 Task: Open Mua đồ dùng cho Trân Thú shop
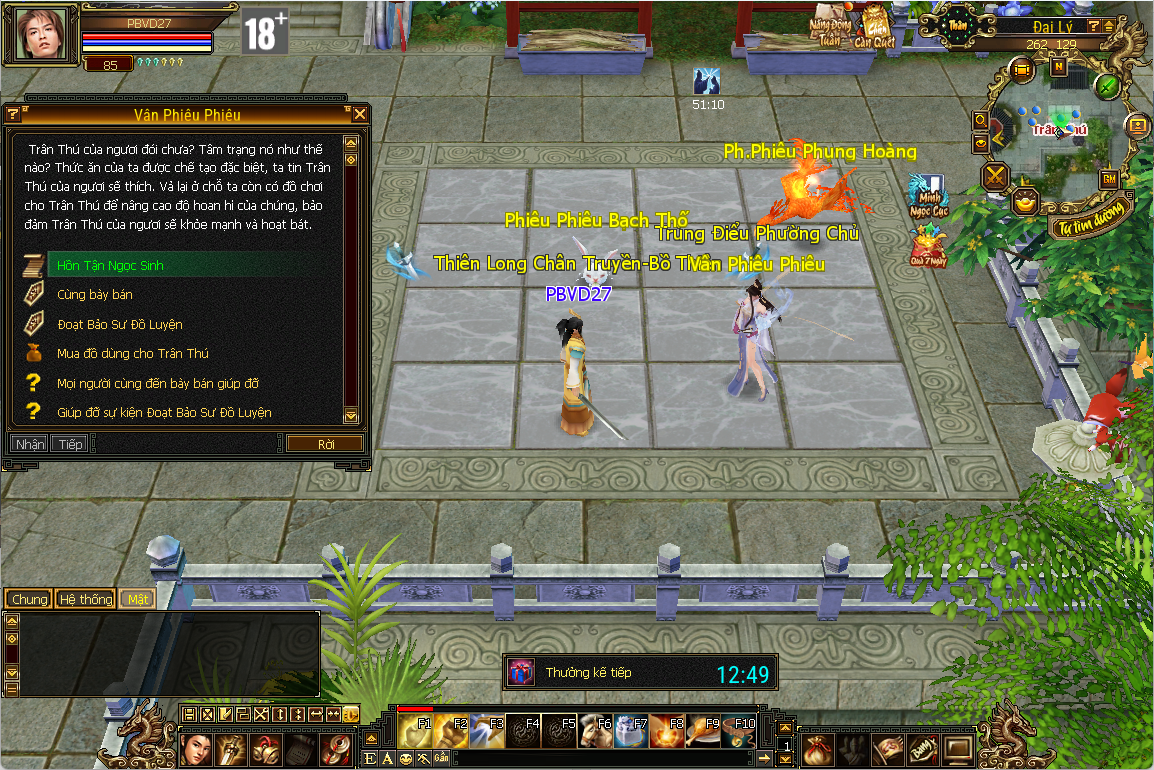coord(132,354)
